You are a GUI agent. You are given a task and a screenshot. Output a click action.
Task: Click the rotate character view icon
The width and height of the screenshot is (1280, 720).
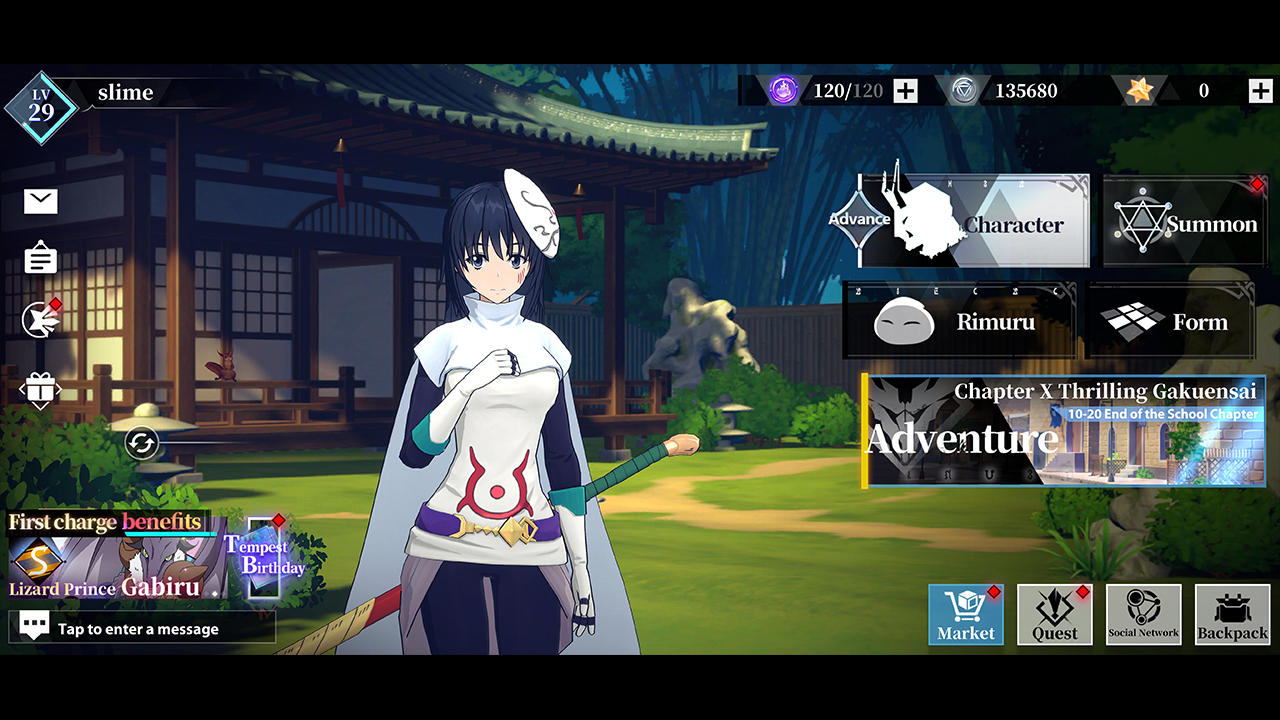click(x=143, y=442)
